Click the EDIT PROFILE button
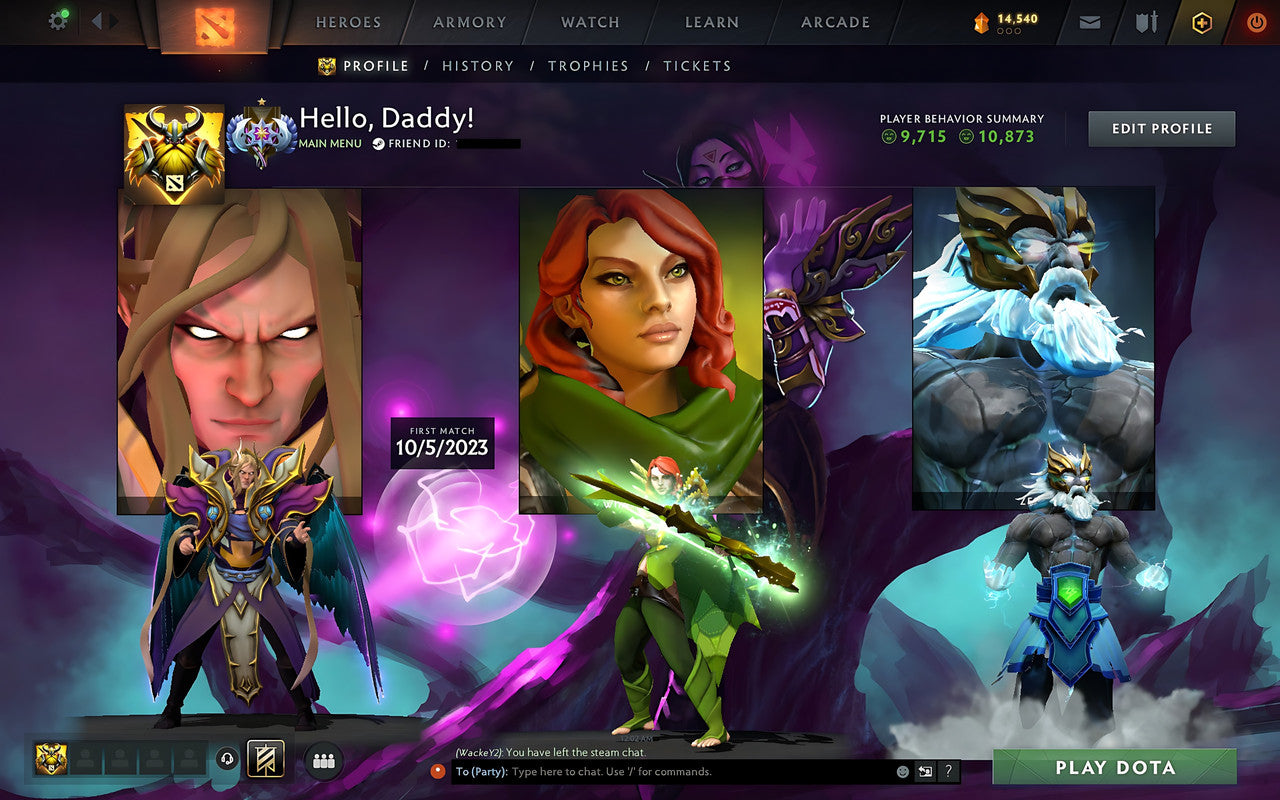Screen dimensions: 1280x800 coord(1161,128)
